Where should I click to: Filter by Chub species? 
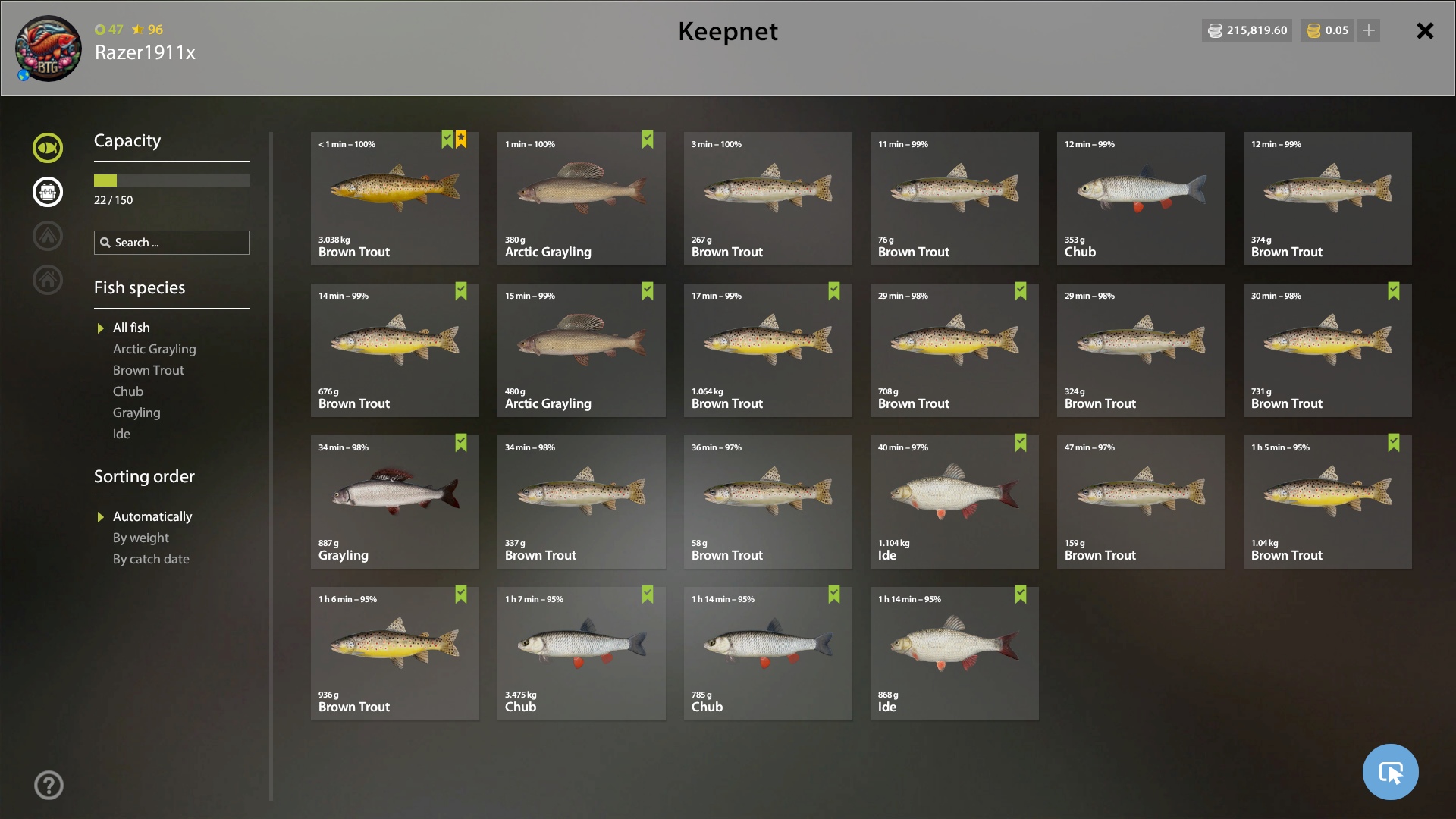click(x=128, y=391)
